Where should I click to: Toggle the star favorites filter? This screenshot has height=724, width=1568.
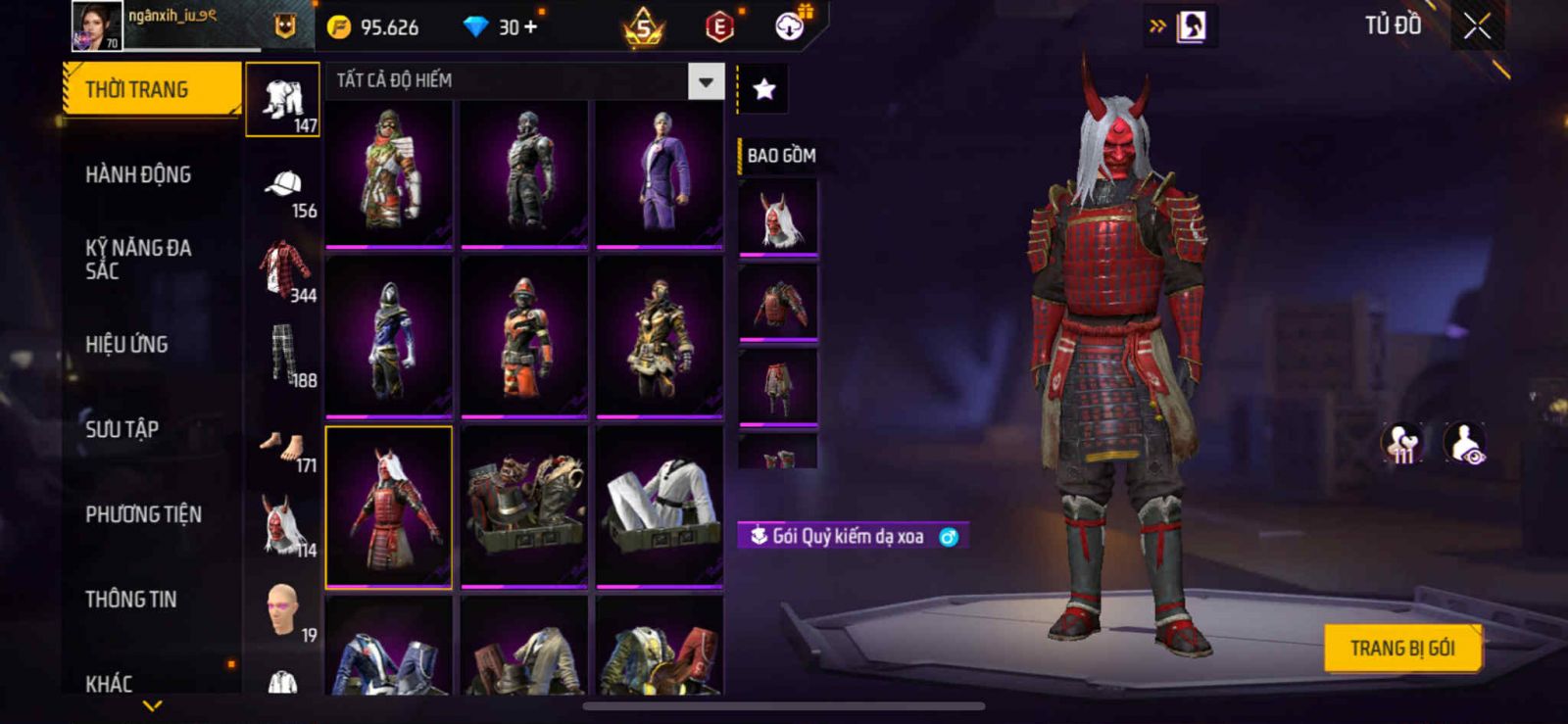(764, 90)
